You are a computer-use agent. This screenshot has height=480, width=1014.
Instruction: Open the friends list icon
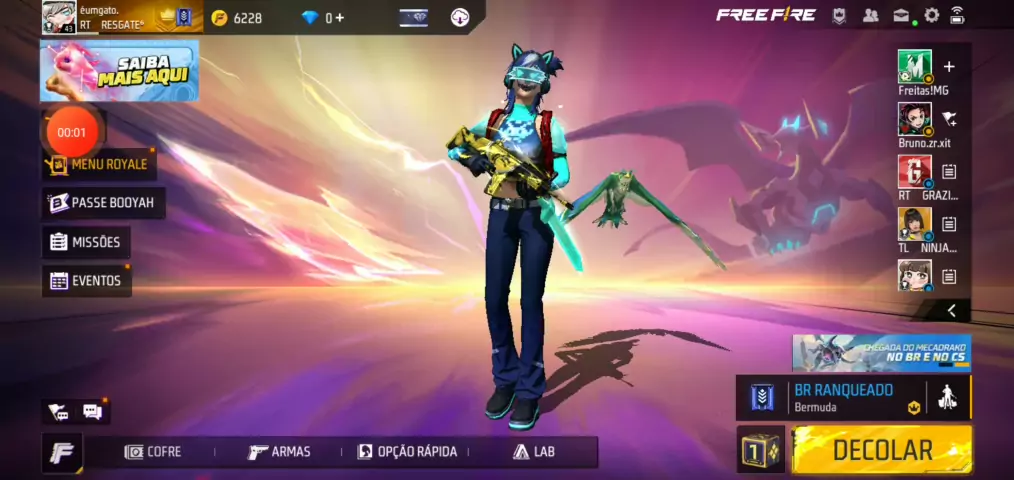870,15
